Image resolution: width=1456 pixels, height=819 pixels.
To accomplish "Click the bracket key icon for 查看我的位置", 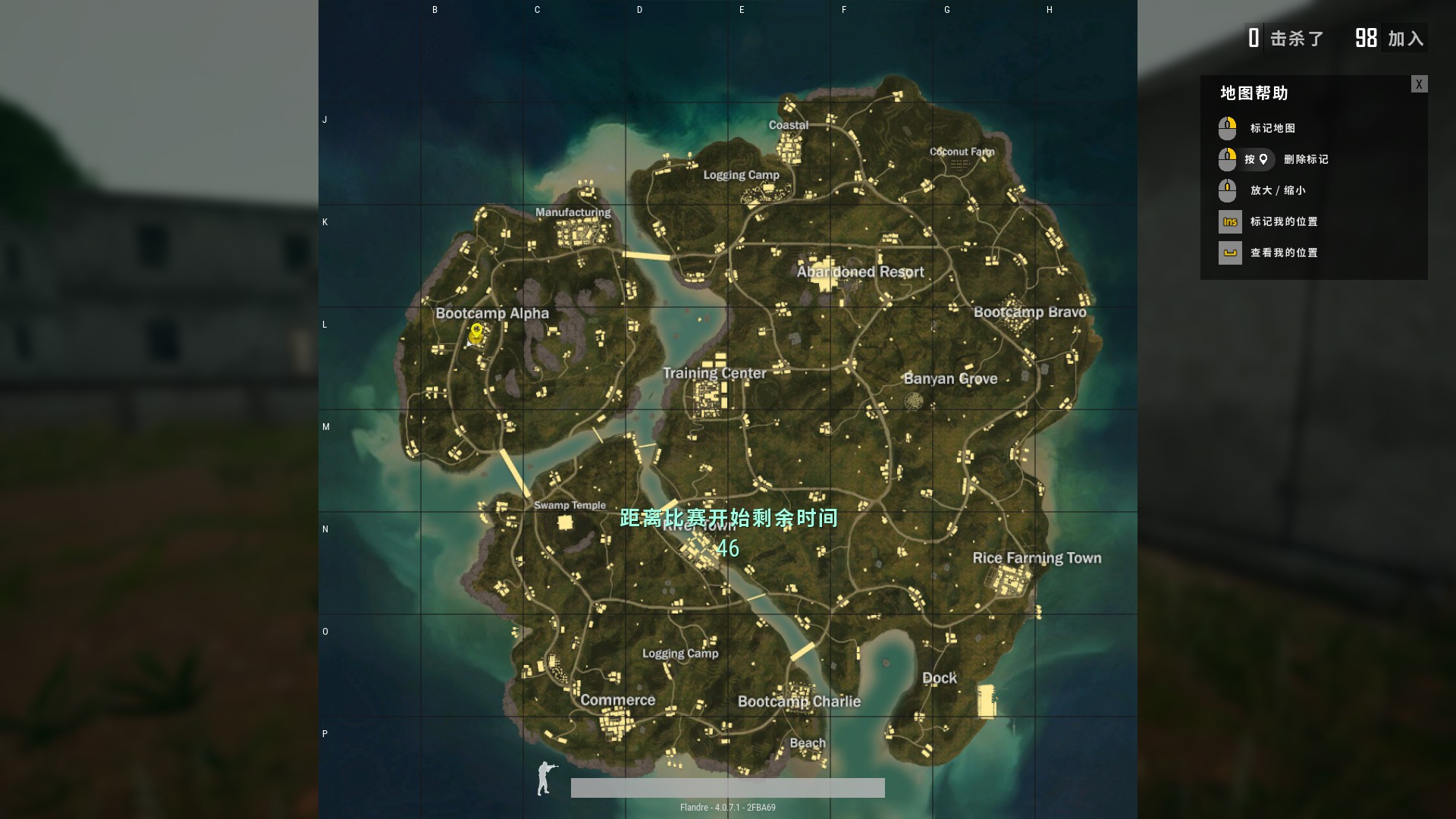I will click(x=1228, y=253).
